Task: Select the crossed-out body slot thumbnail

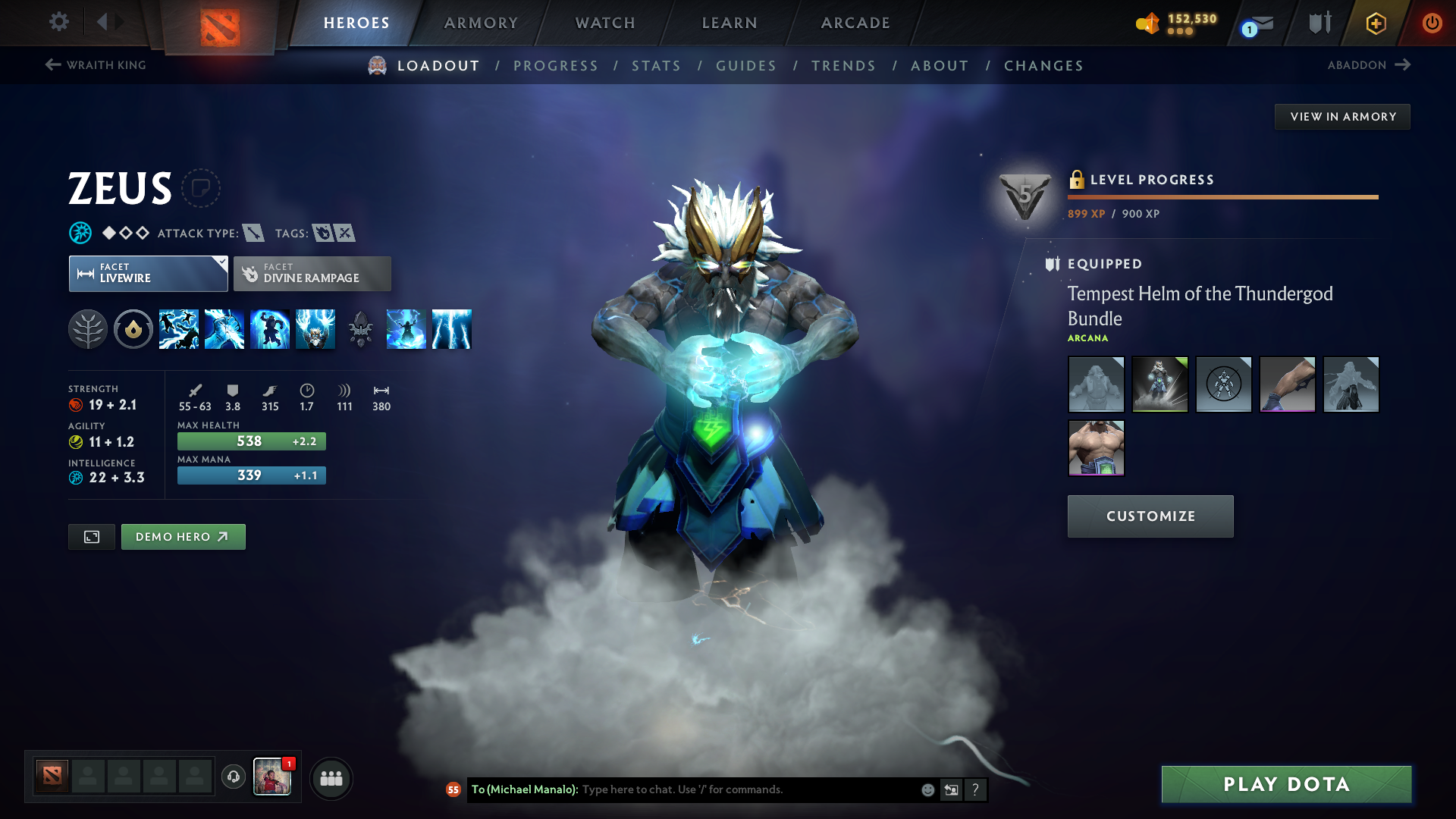Action: click(1223, 384)
